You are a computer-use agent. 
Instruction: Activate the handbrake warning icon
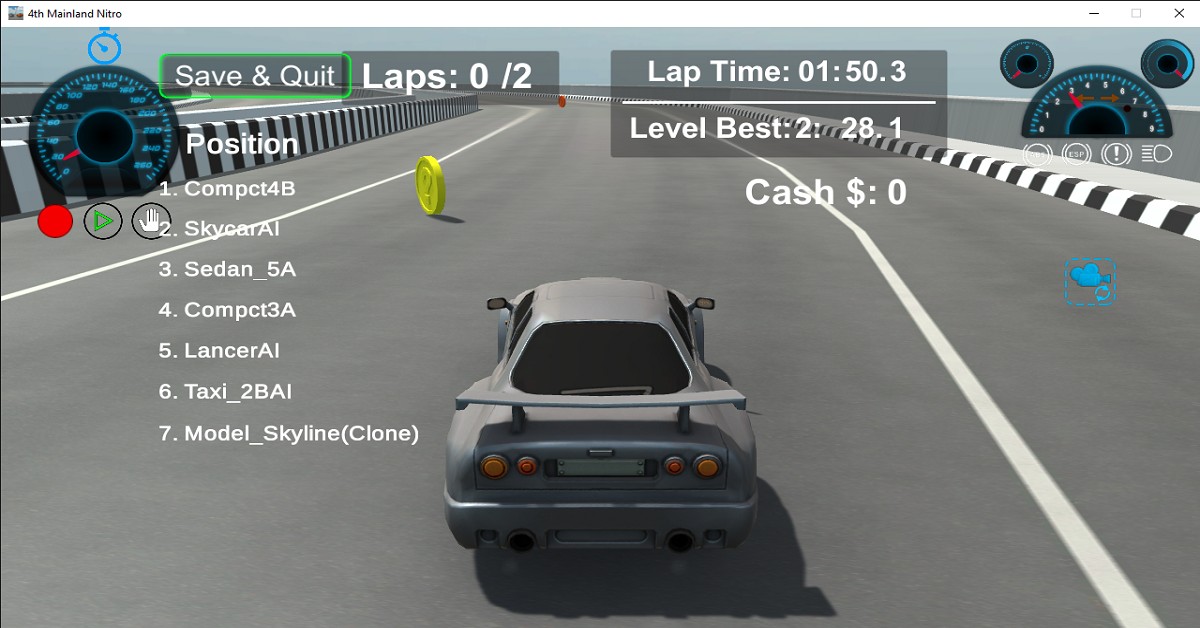pyautogui.click(x=1116, y=154)
